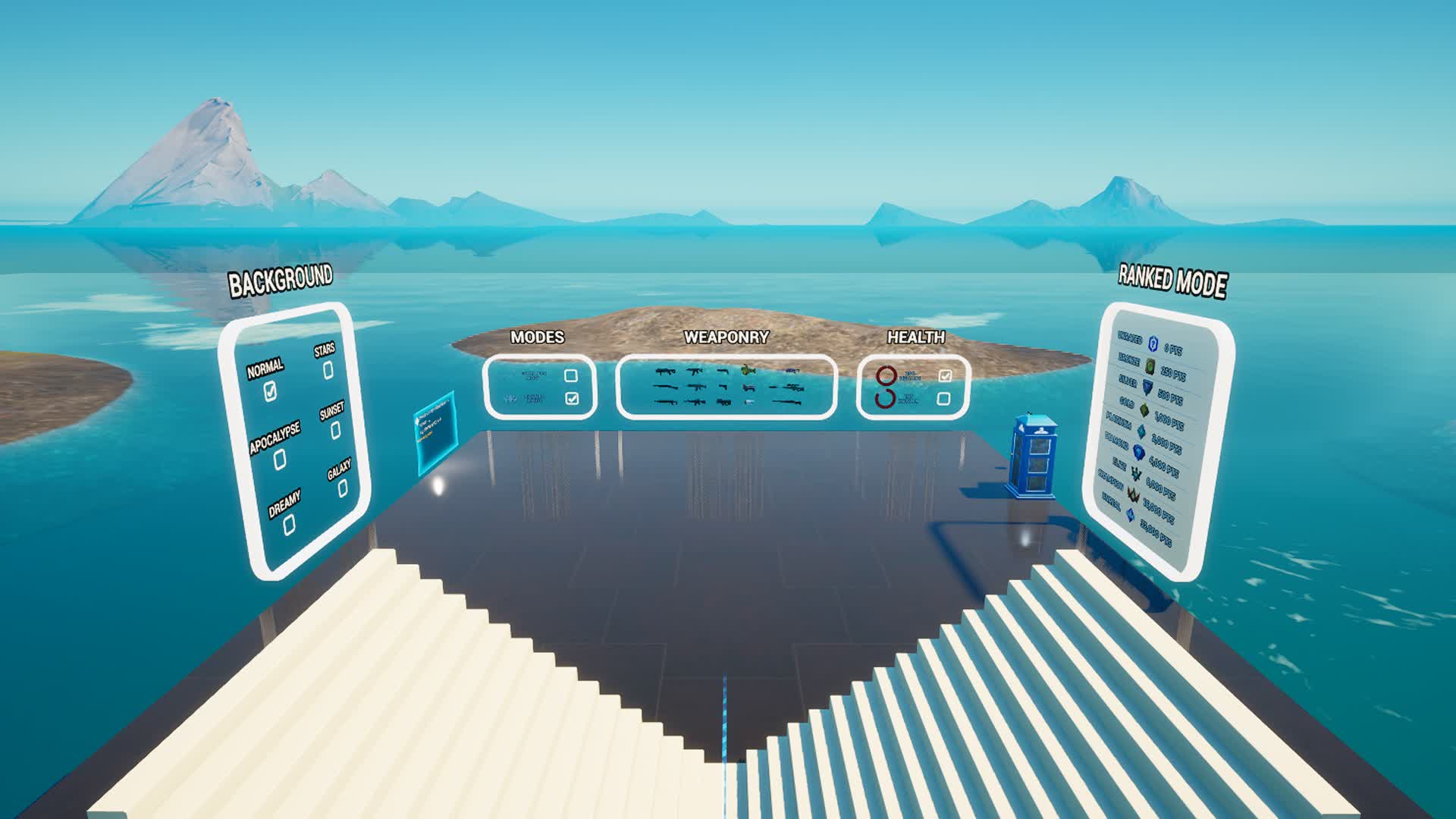Toggle the top checkbox in the Health panel

[945, 374]
